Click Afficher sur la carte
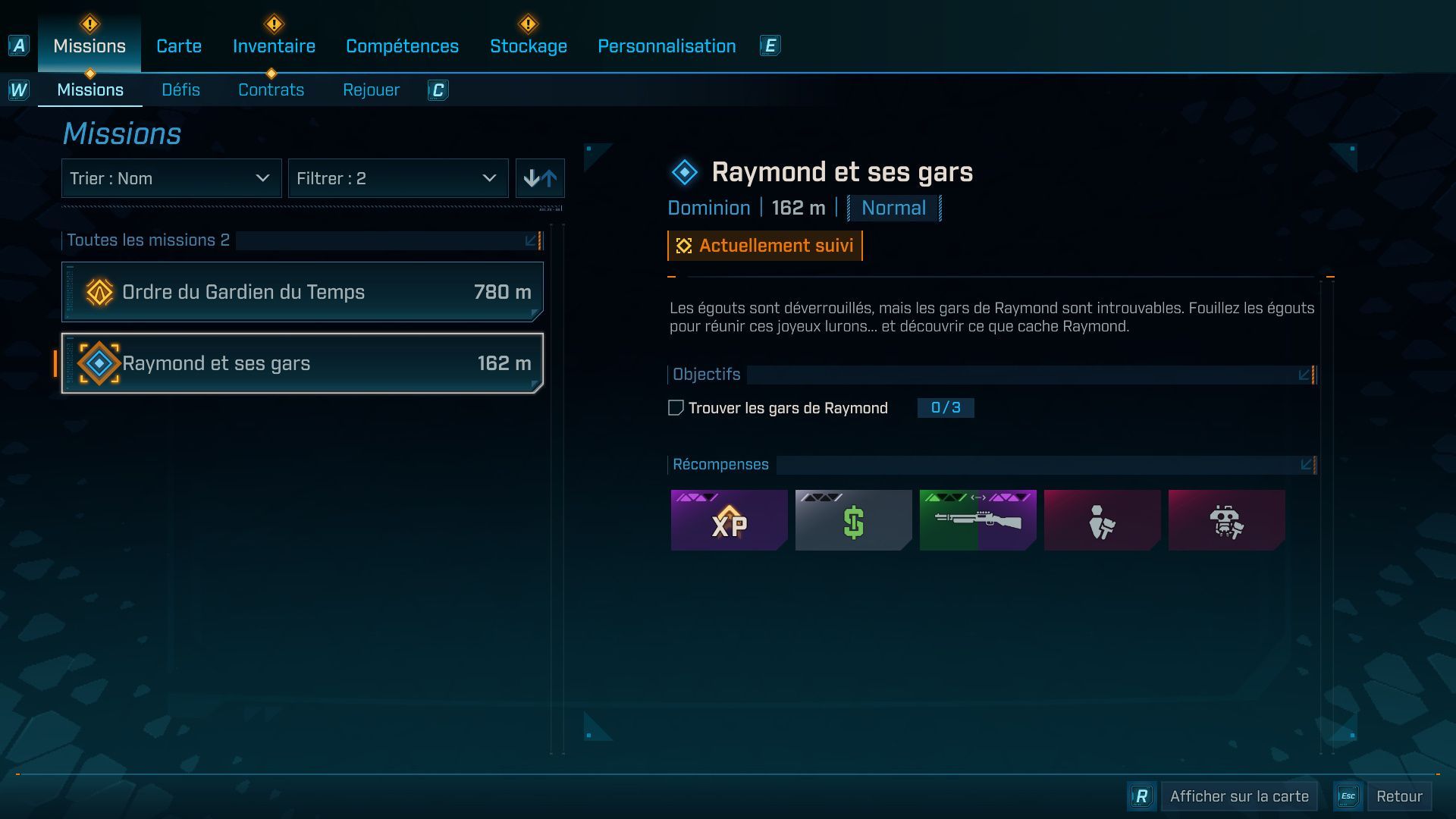The width and height of the screenshot is (1456, 819). pyautogui.click(x=1238, y=796)
